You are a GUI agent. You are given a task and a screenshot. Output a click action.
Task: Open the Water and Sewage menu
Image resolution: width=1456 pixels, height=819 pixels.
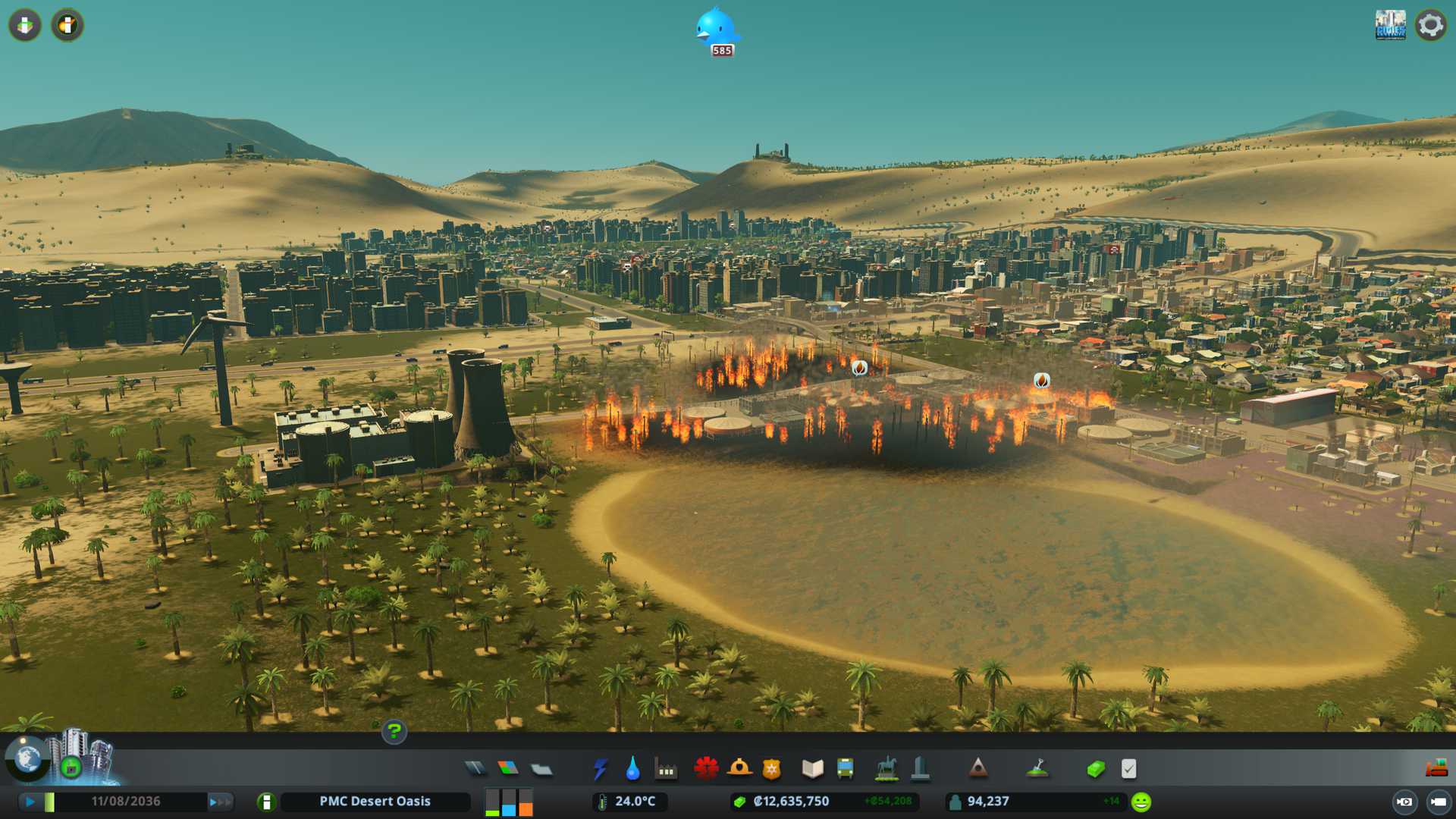(632, 769)
